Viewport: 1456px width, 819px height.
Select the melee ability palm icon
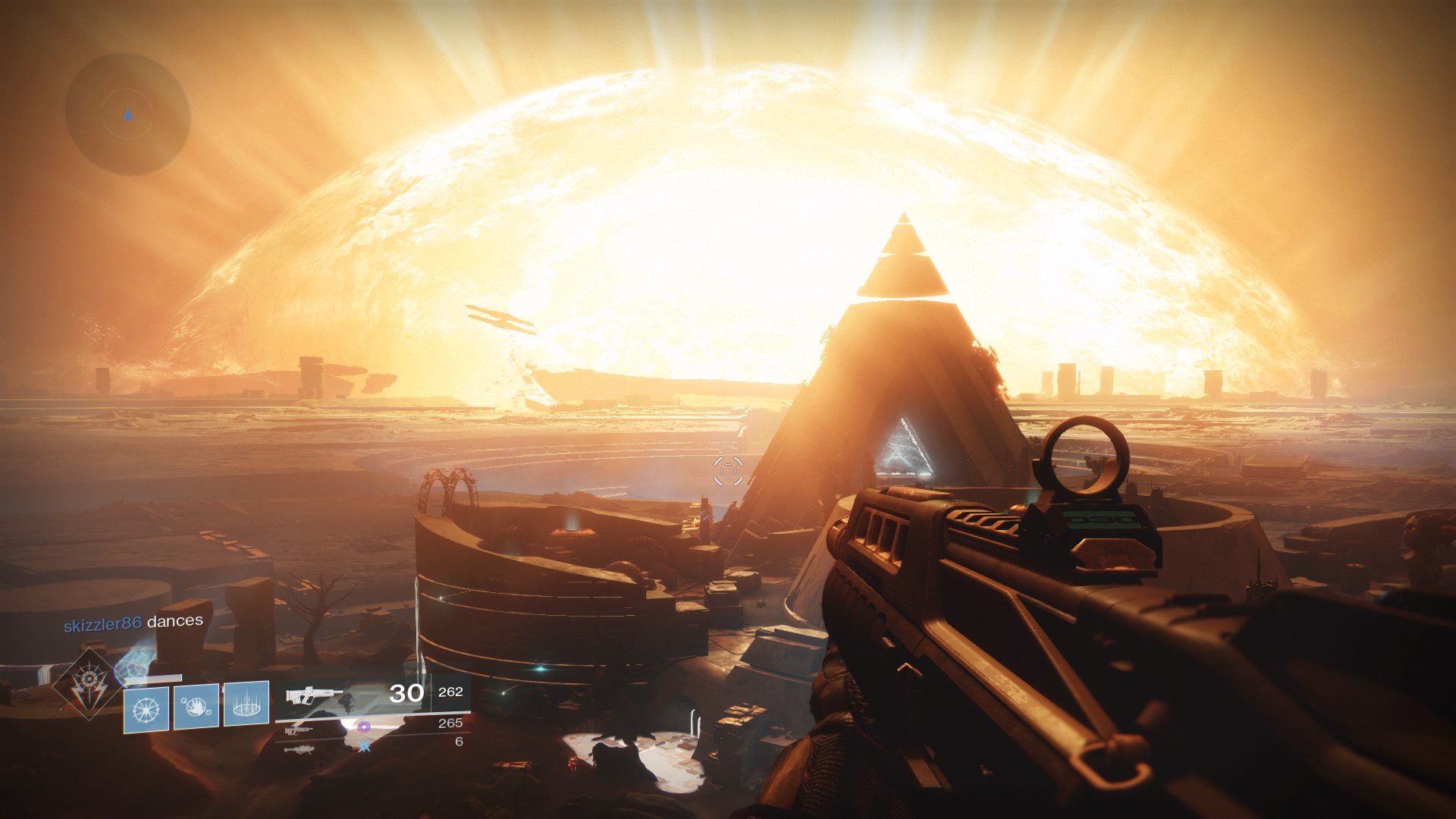coord(196,707)
